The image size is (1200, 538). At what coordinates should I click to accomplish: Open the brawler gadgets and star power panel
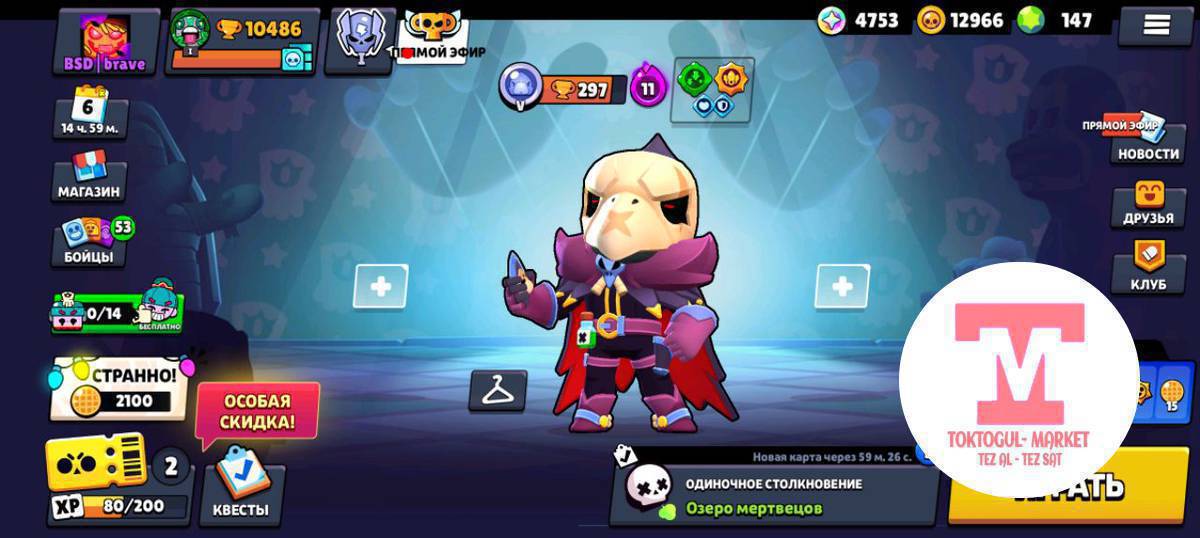tap(712, 90)
